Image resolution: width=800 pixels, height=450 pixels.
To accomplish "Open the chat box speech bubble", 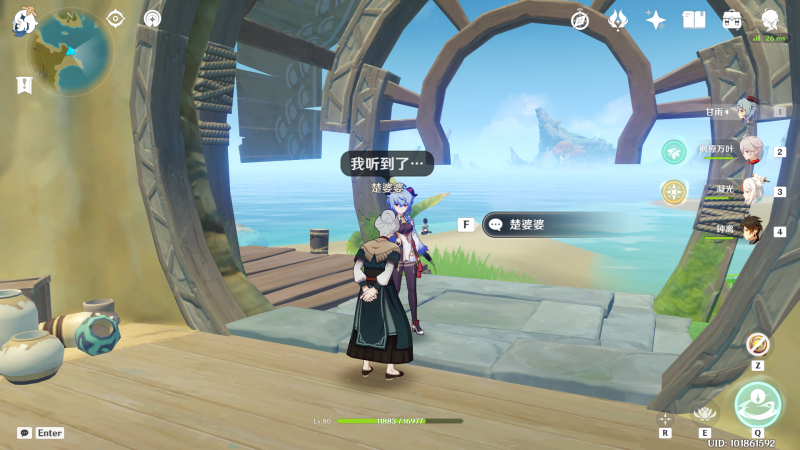I will [24, 433].
